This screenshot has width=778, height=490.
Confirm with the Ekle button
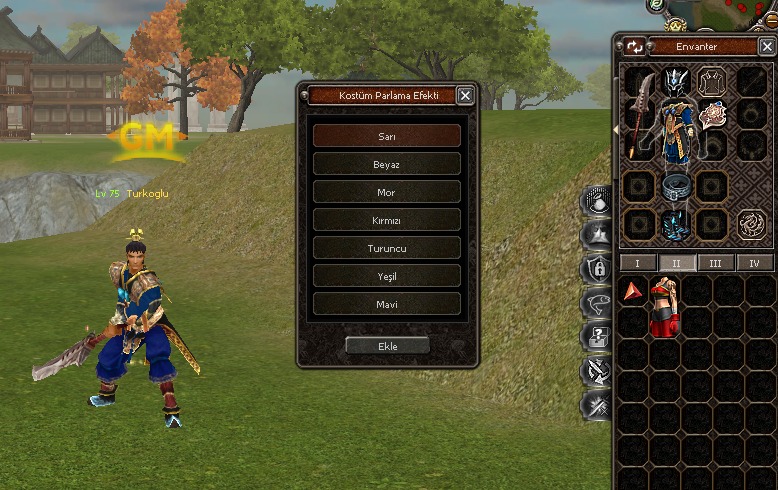coord(387,345)
